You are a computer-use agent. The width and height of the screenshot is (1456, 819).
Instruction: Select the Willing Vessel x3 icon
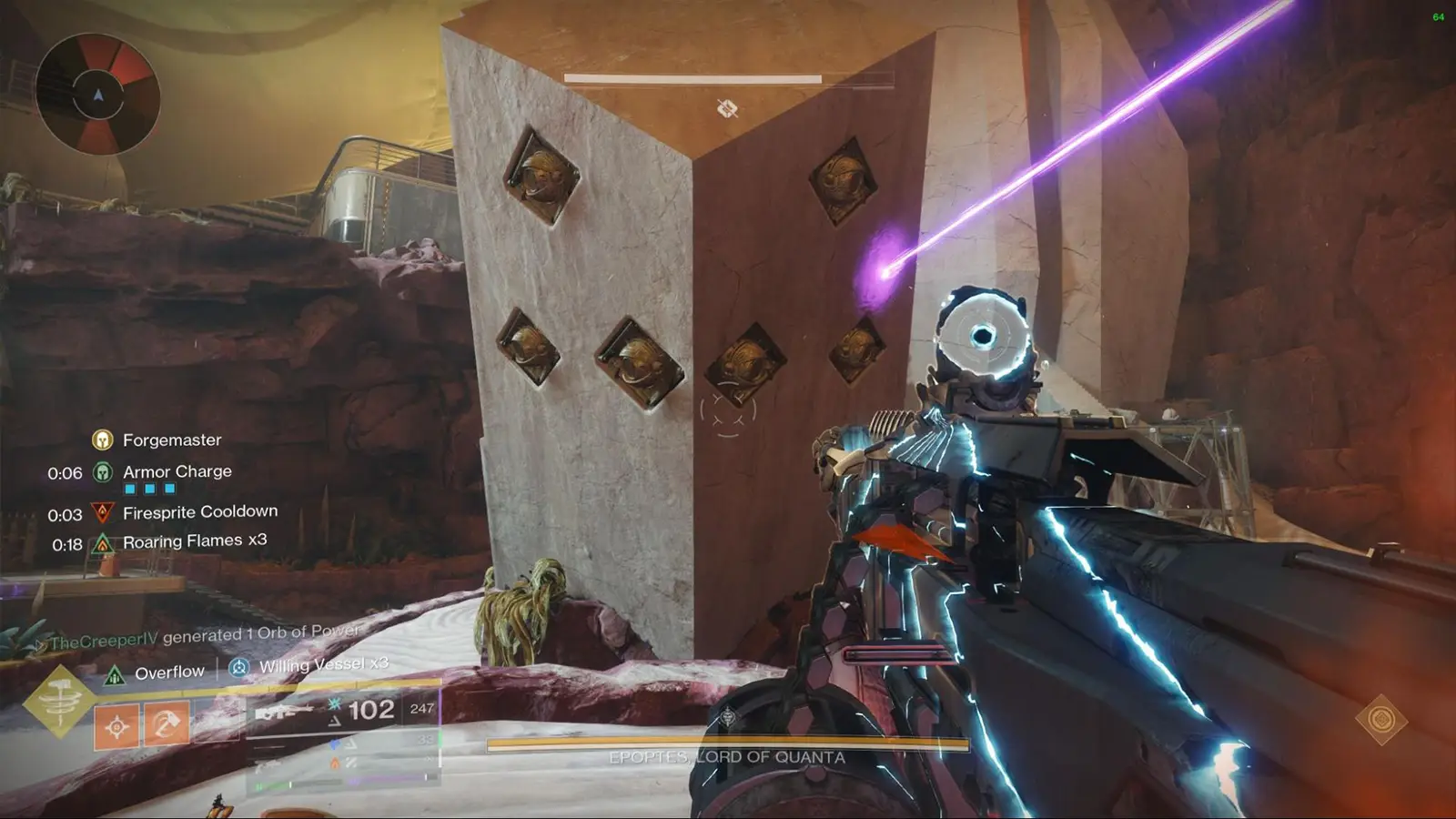(x=239, y=667)
